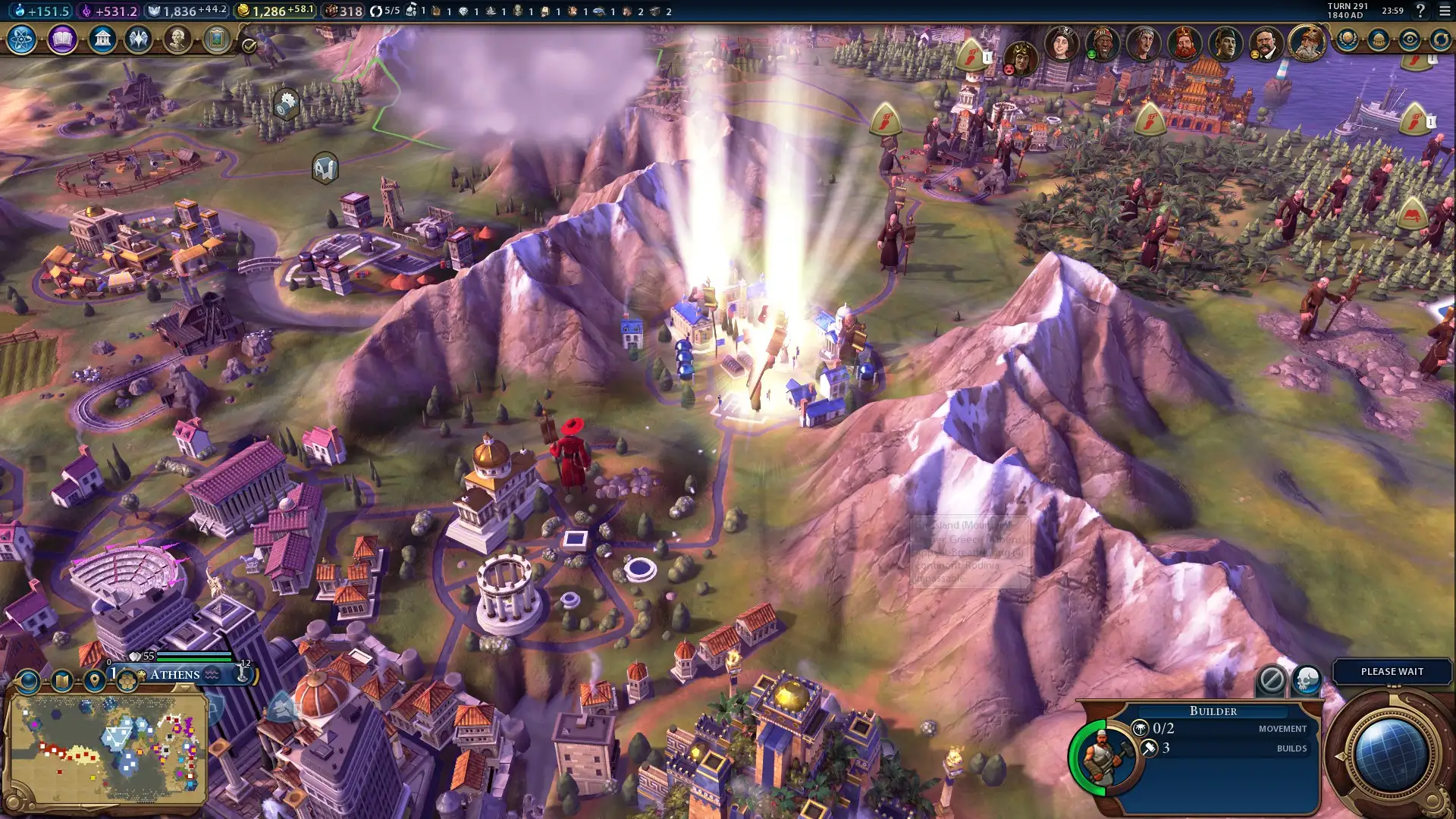Open minimap options globe button
Viewport: 1456px width, 819px height.
29,681
